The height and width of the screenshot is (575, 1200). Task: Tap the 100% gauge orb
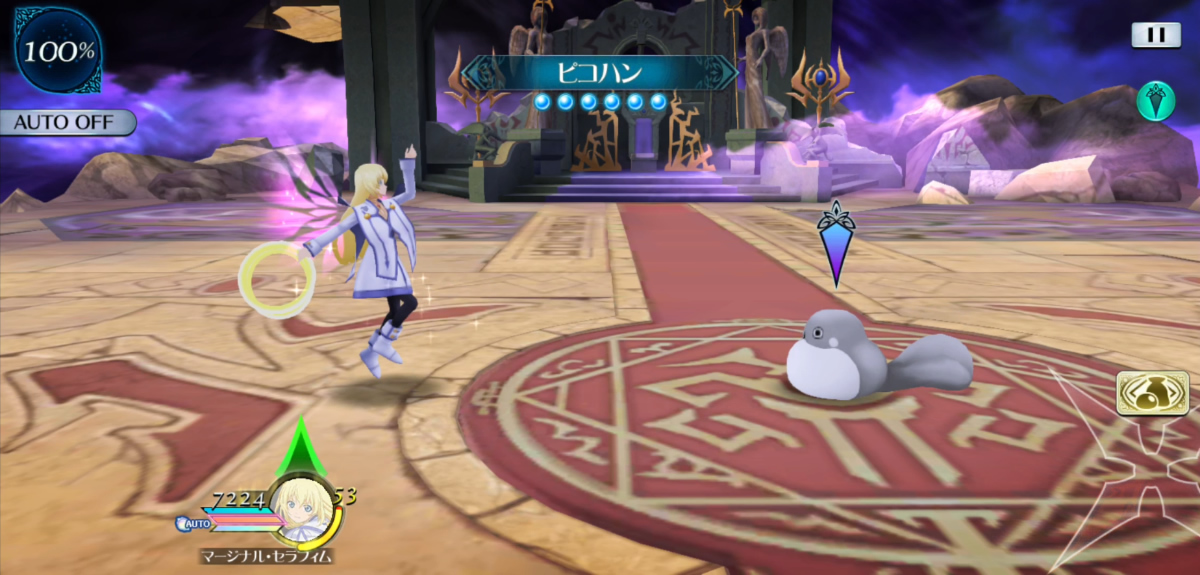58,50
